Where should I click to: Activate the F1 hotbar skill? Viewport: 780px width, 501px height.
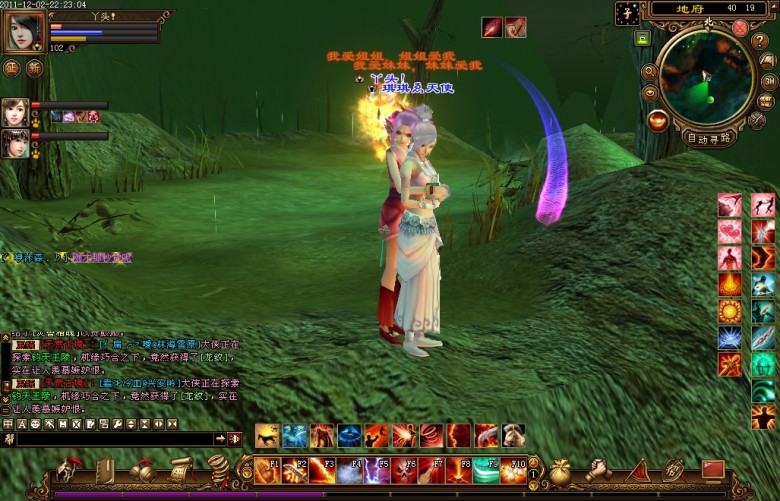point(267,469)
